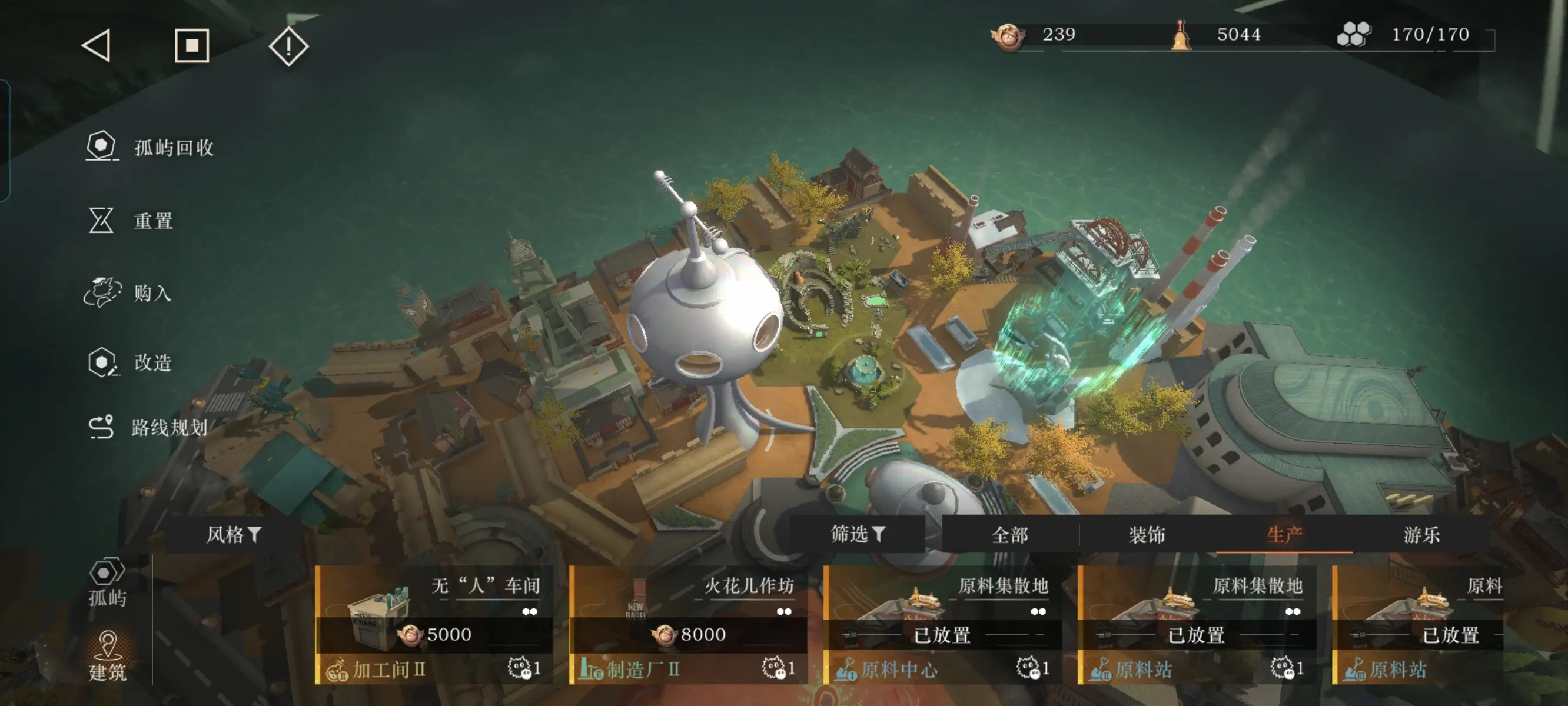Select the 生产 production tab

pos(1284,535)
